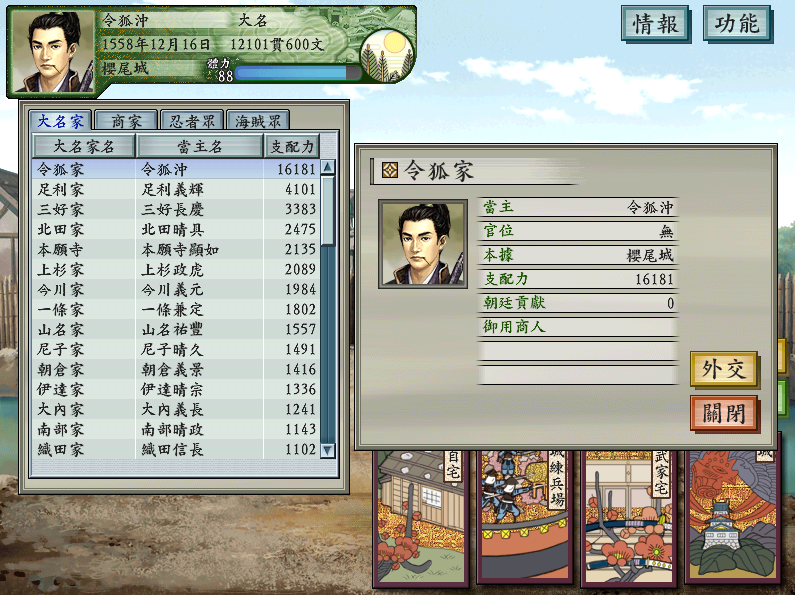Switch to the 海賊眾 tab
The image size is (795, 595).
[x=257, y=121]
